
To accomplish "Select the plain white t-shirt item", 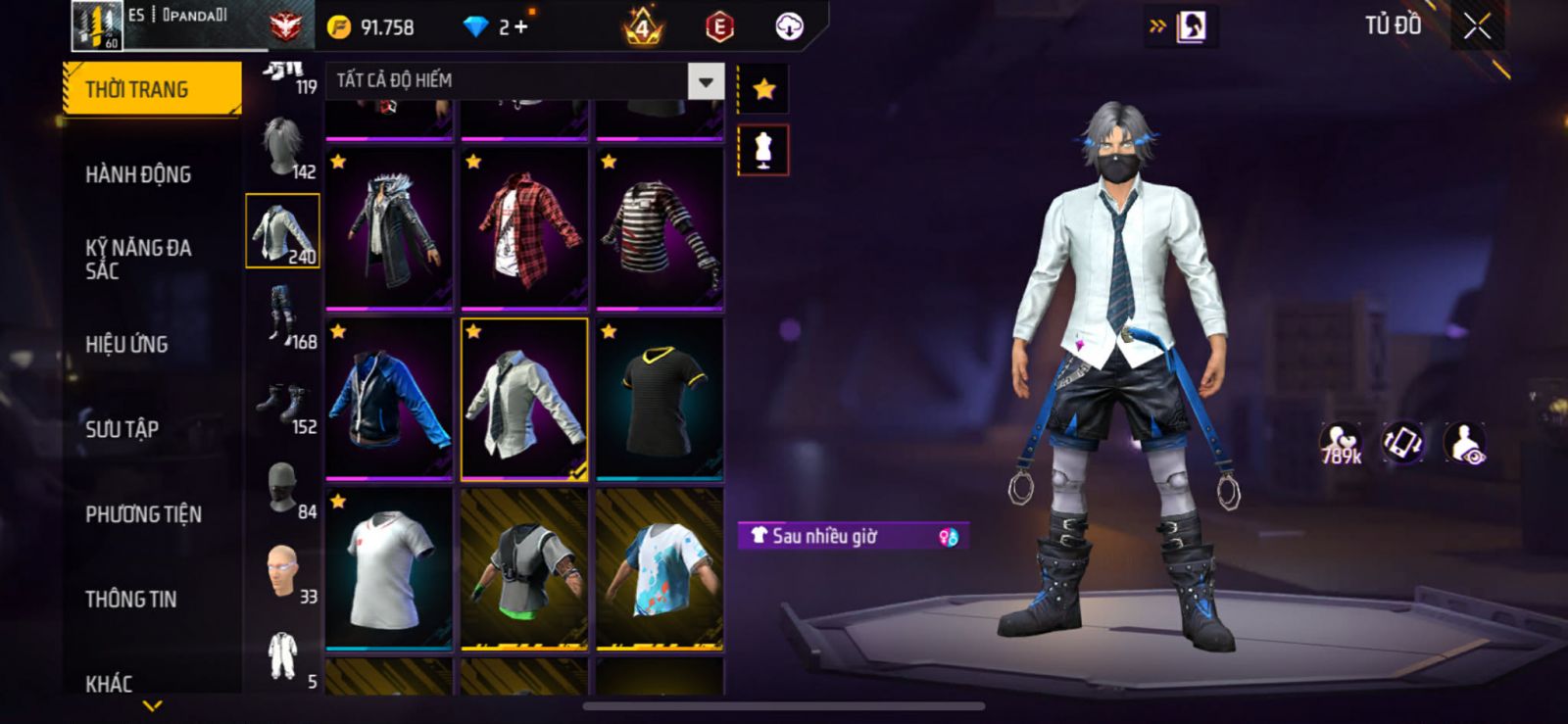I will (389, 569).
